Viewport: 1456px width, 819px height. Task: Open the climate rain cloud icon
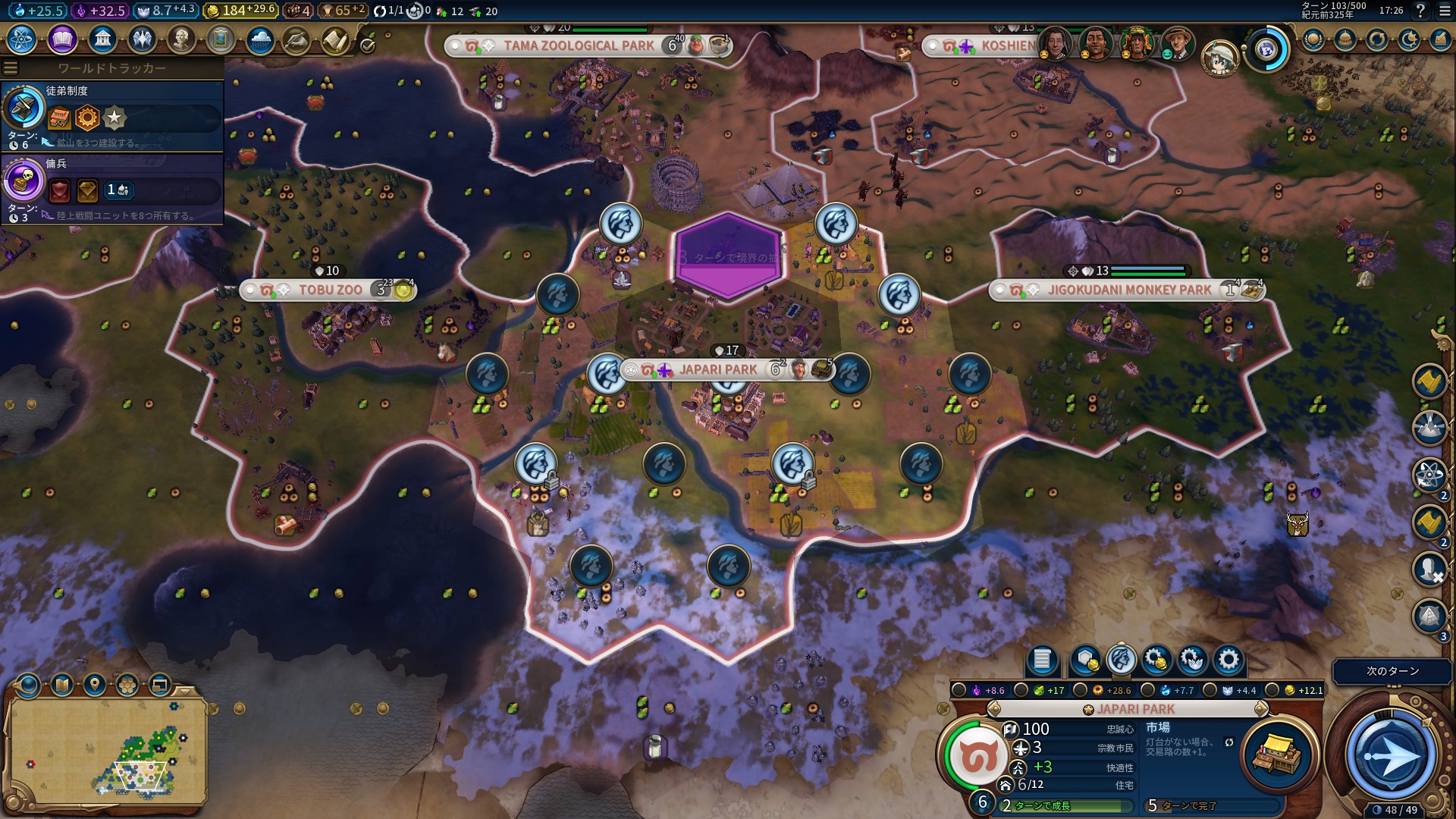(x=259, y=39)
